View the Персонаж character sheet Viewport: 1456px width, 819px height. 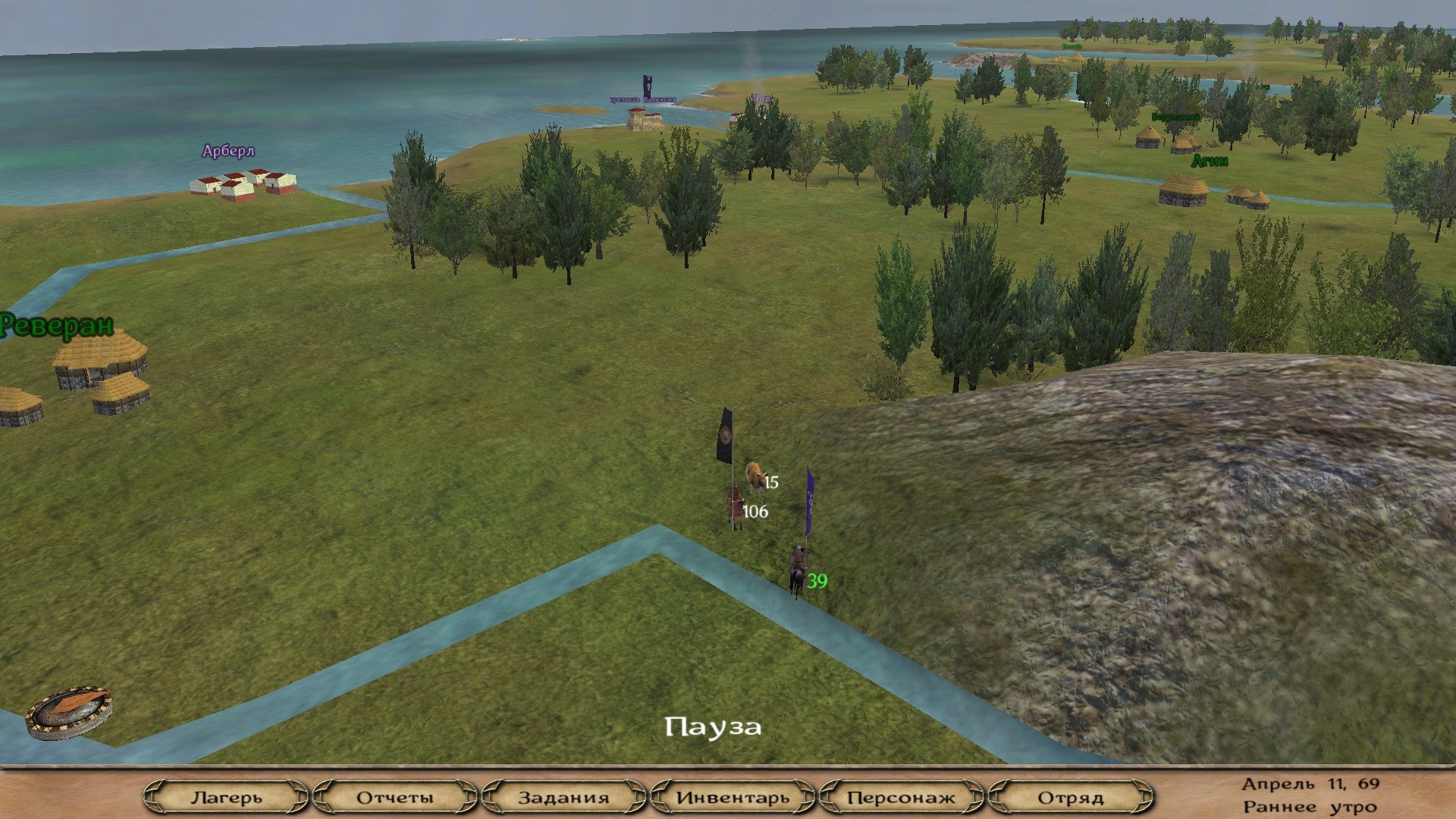pos(901,798)
